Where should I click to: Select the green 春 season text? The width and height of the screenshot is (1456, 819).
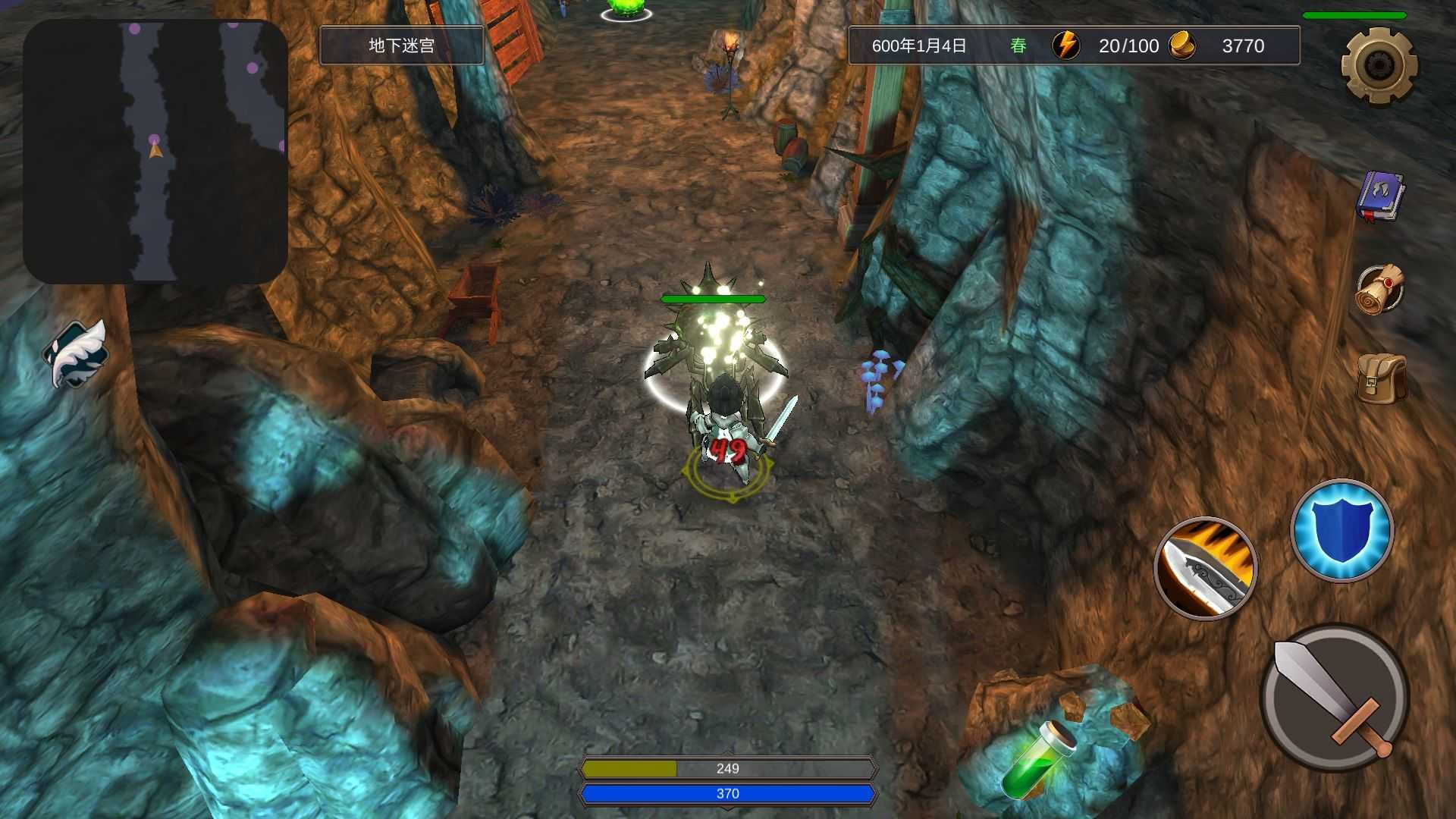pos(1018,45)
